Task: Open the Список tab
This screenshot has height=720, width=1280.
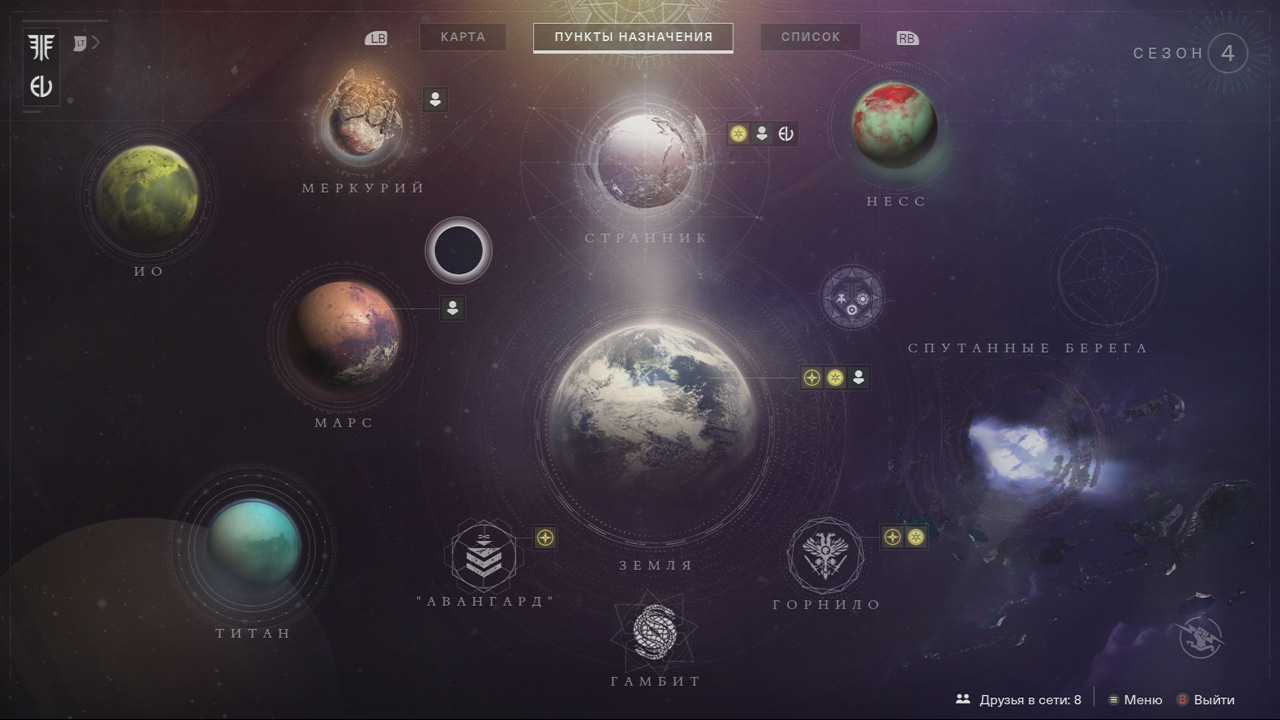Action: pos(810,37)
